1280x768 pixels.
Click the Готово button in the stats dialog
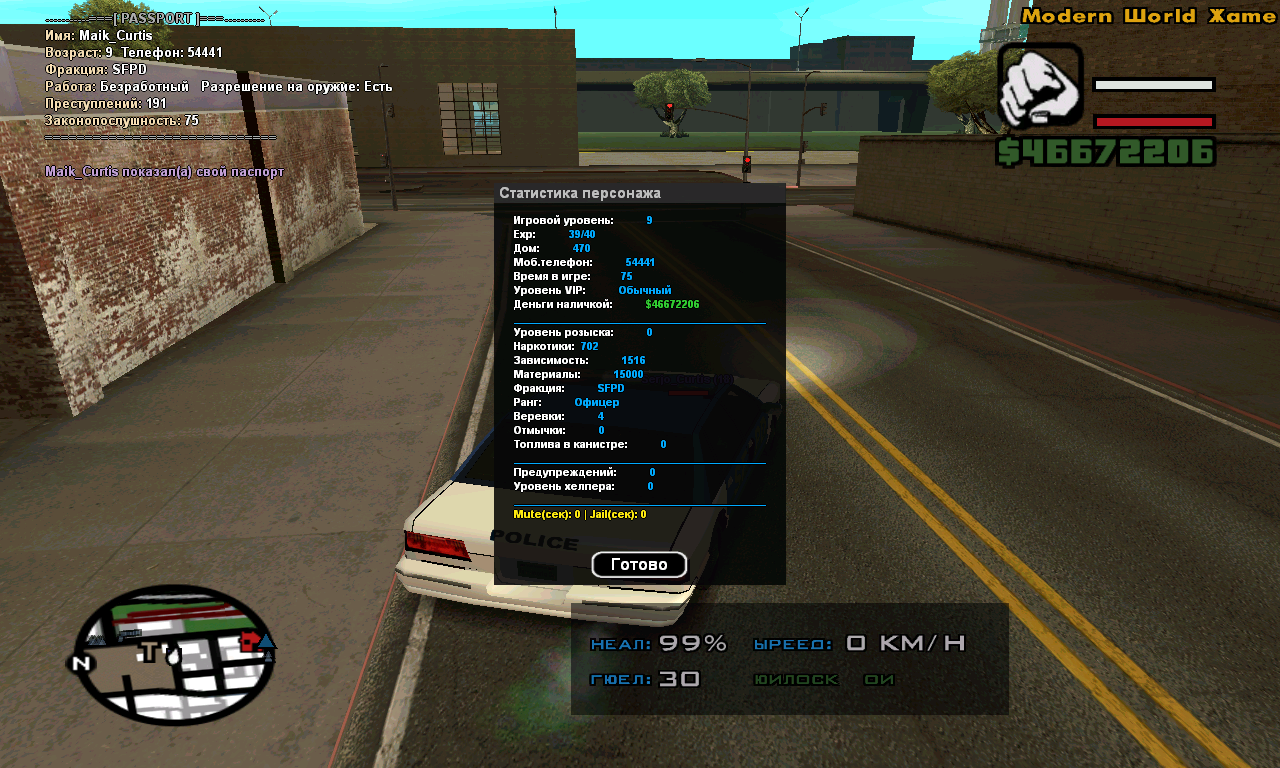639,565
